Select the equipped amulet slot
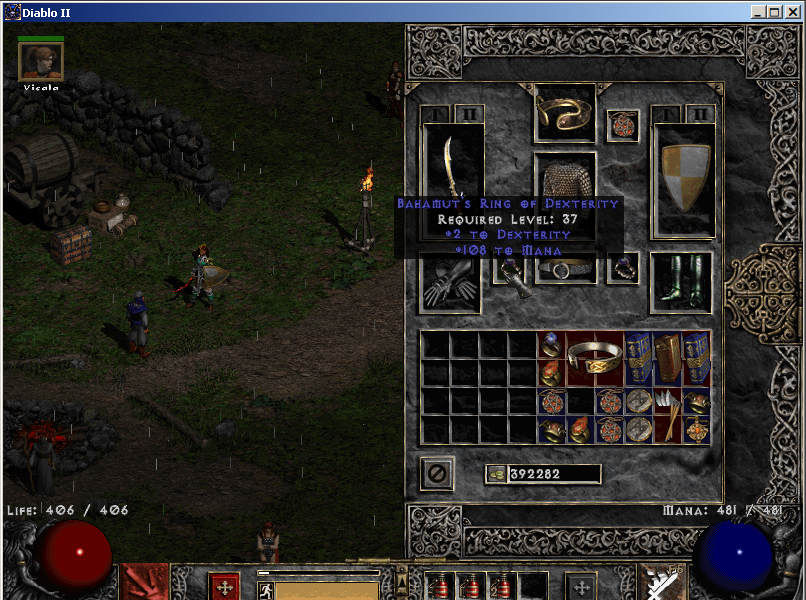806x600 pixels. click(622, 127)
